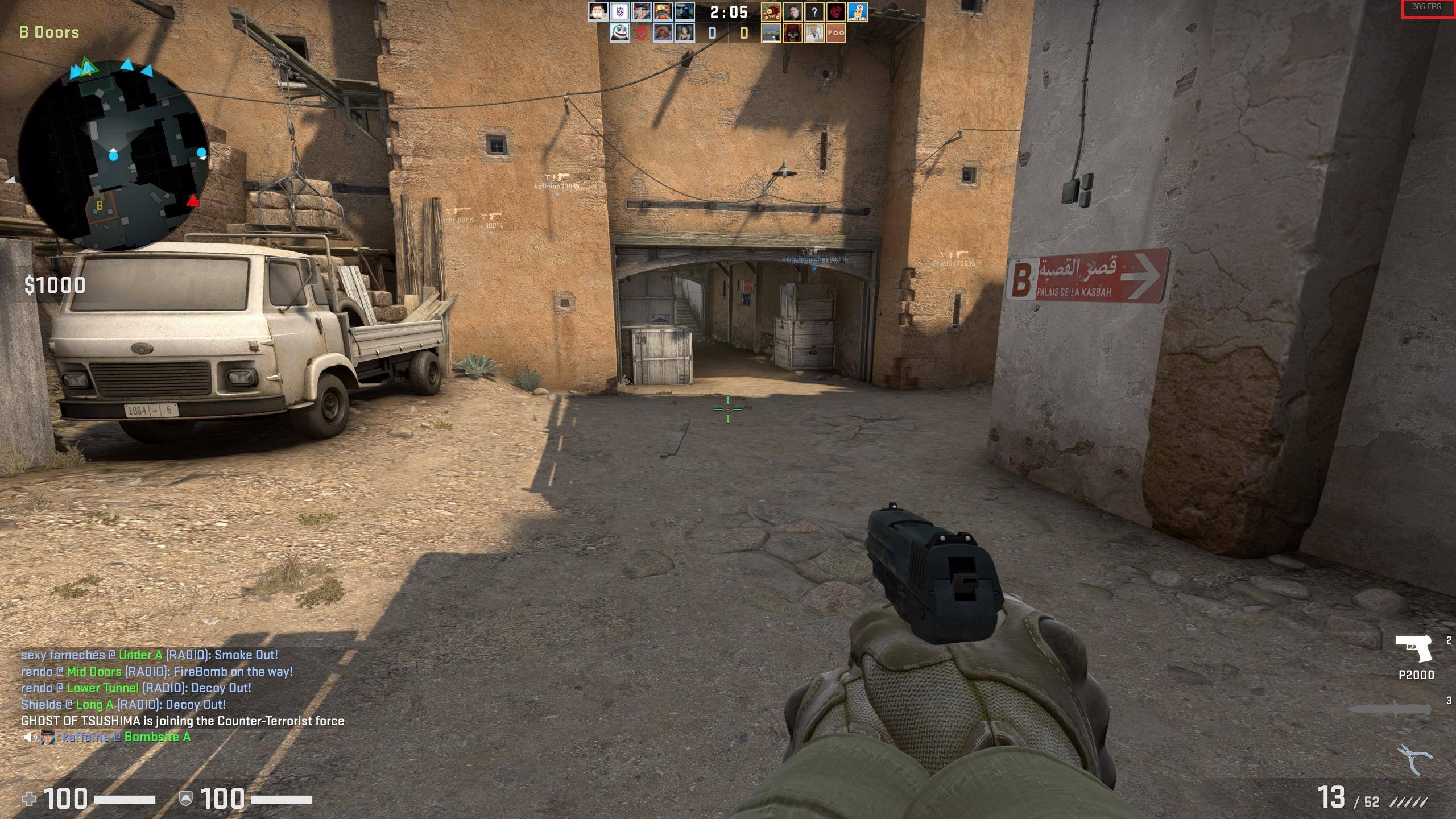Select the purple shield 'S' player avatar
This screenshot has height=819, width=1456.
click(619, 12)
